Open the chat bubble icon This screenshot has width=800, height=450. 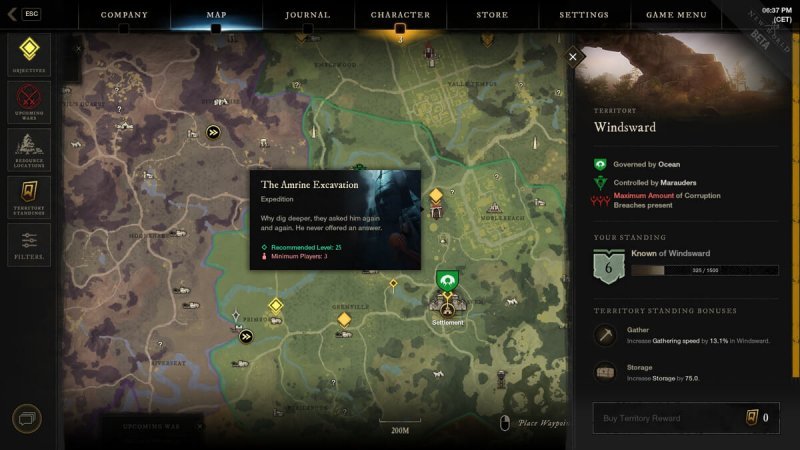27,419
